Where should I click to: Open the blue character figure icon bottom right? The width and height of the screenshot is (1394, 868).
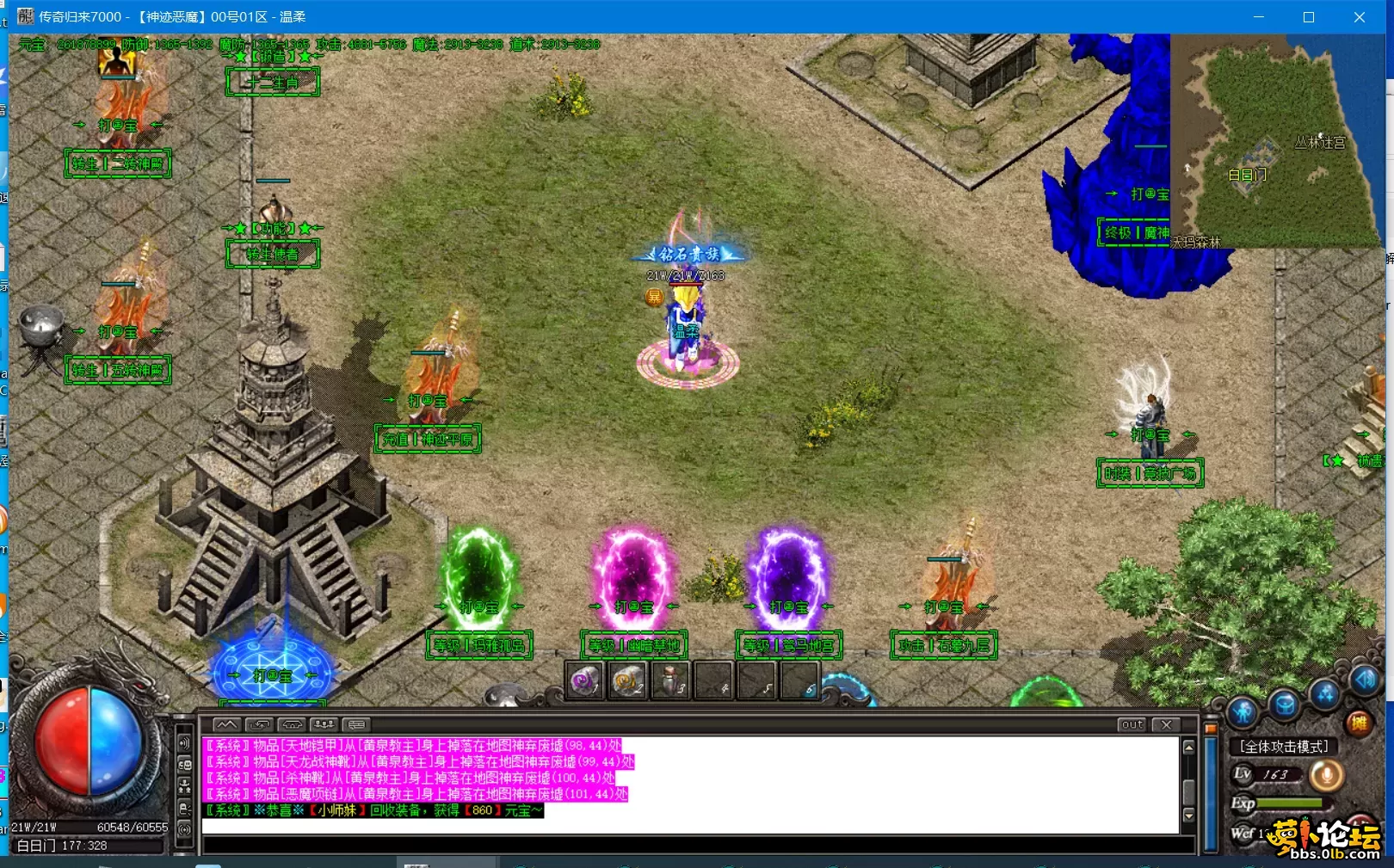coord(1243,711)
